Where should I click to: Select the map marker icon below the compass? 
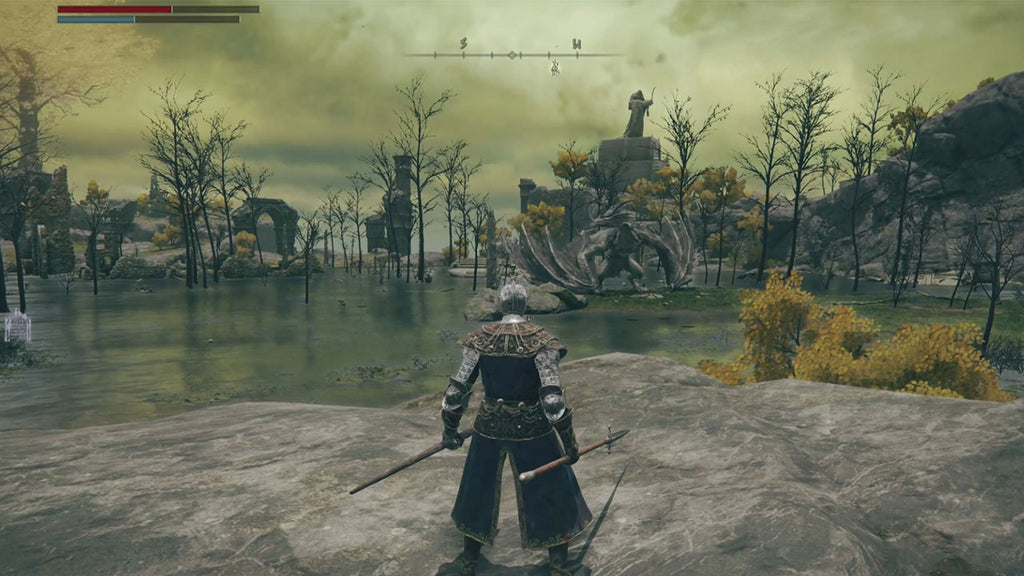click(x=554, y=68)
